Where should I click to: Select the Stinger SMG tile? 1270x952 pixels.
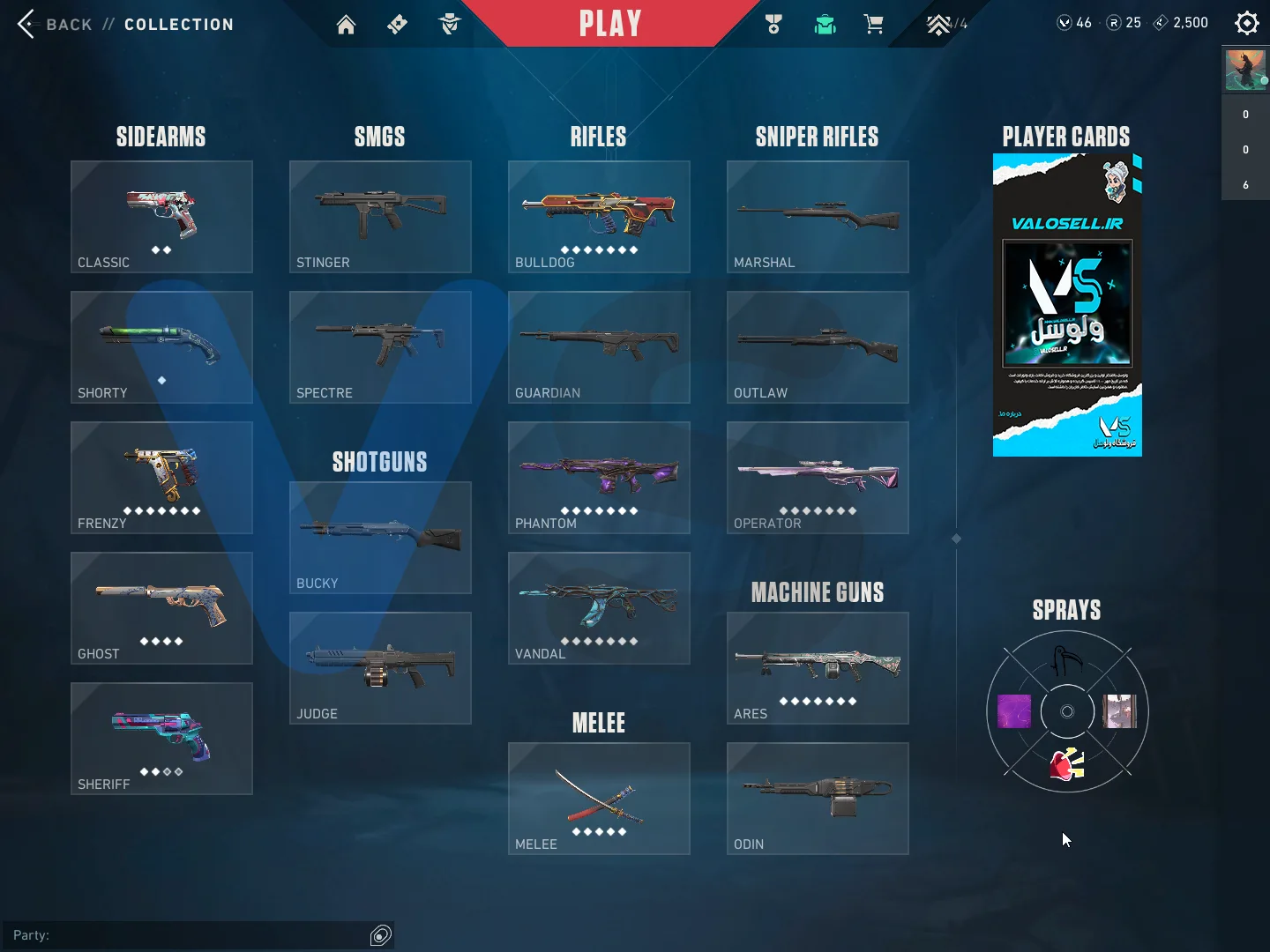380,217
